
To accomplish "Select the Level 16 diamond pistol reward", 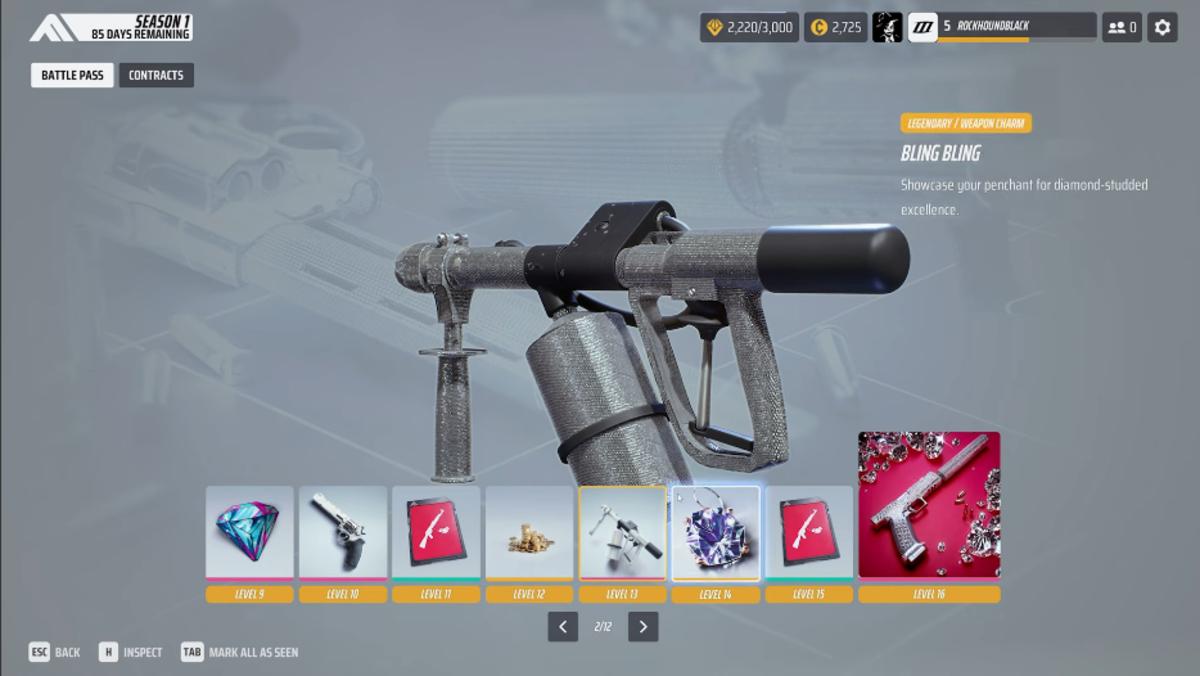I will click(x=929, y=505).
